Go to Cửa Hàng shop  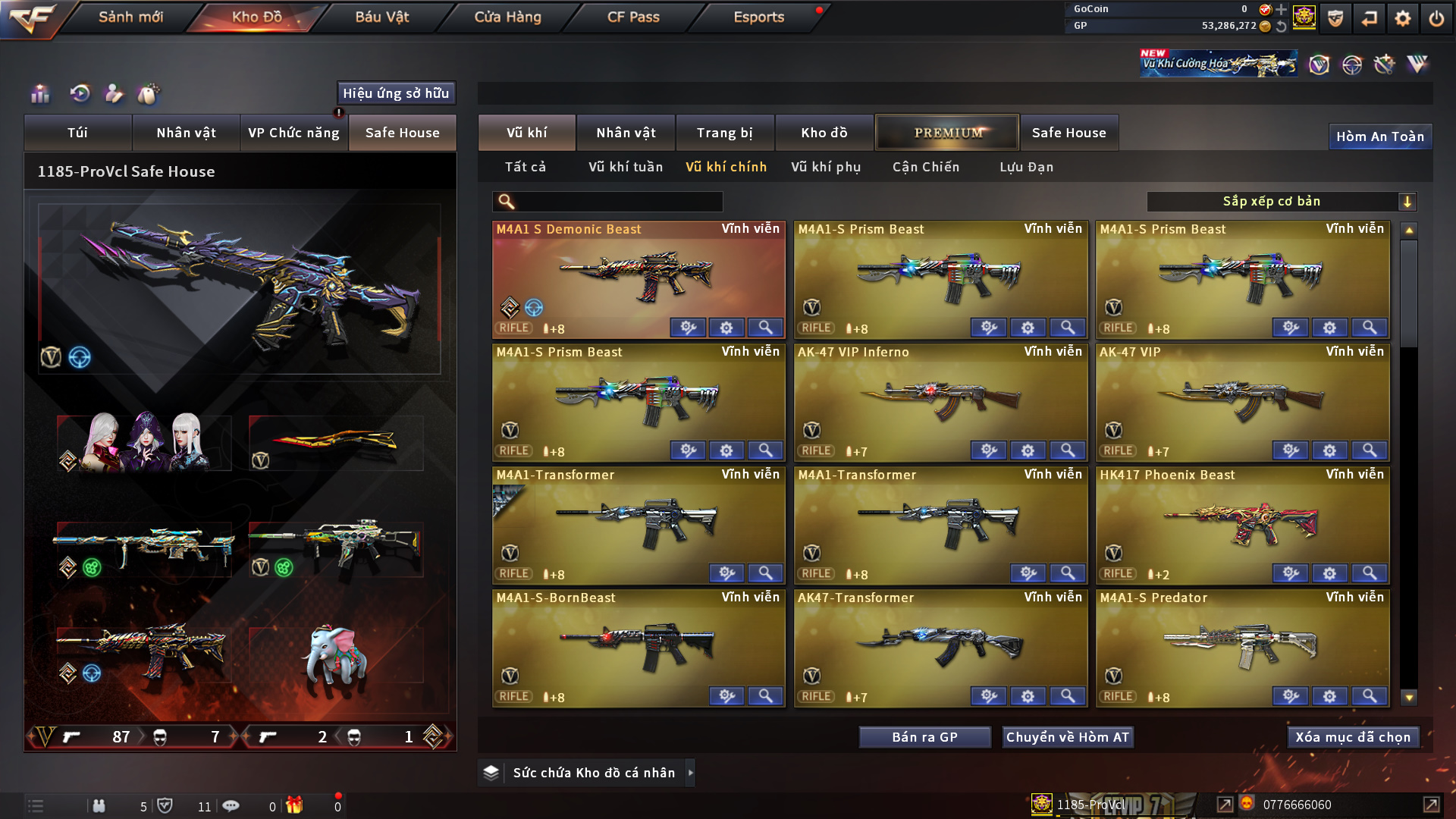(507, 17)
